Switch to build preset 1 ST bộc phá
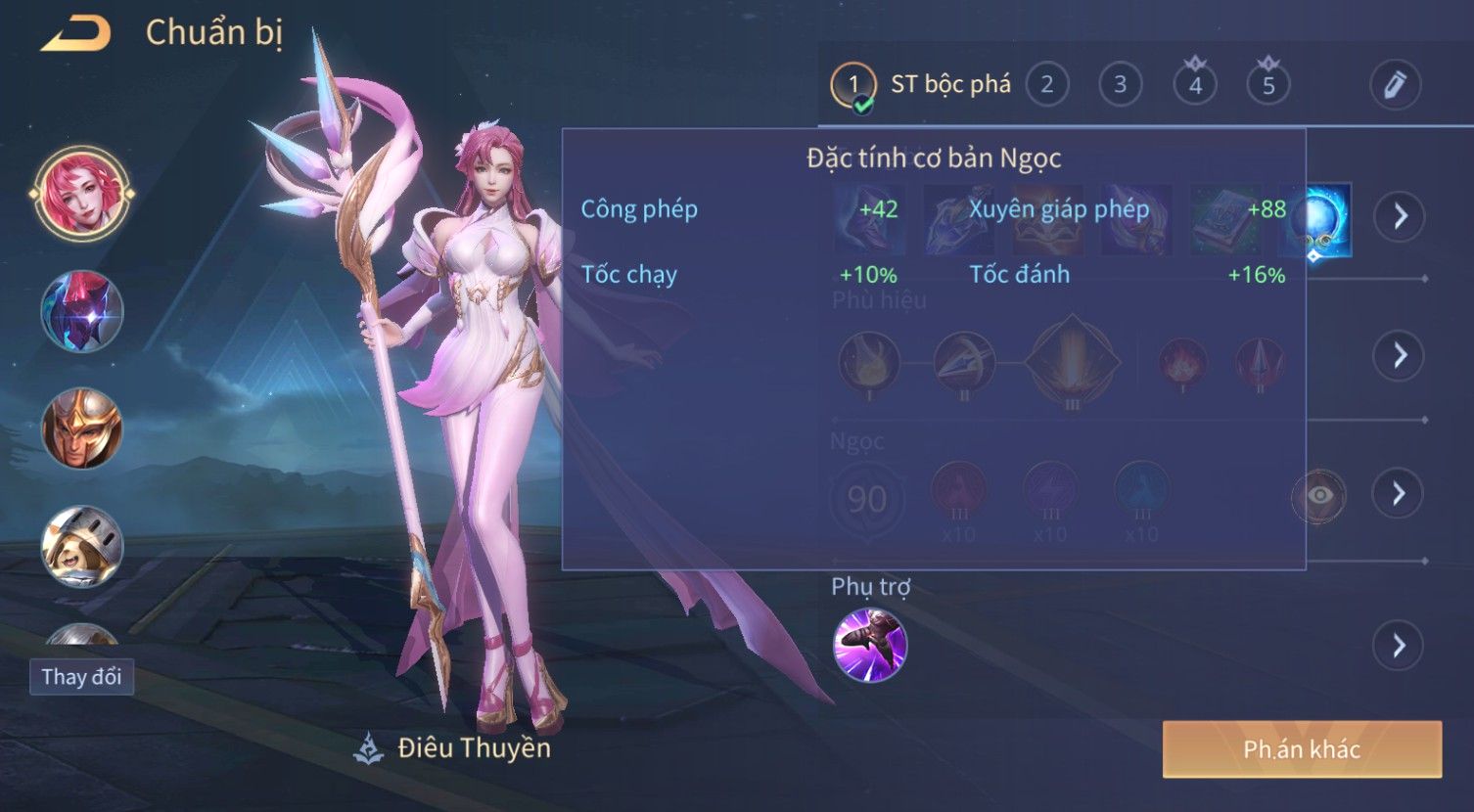This screenshot has width=1474, height=812. [853, 85]
